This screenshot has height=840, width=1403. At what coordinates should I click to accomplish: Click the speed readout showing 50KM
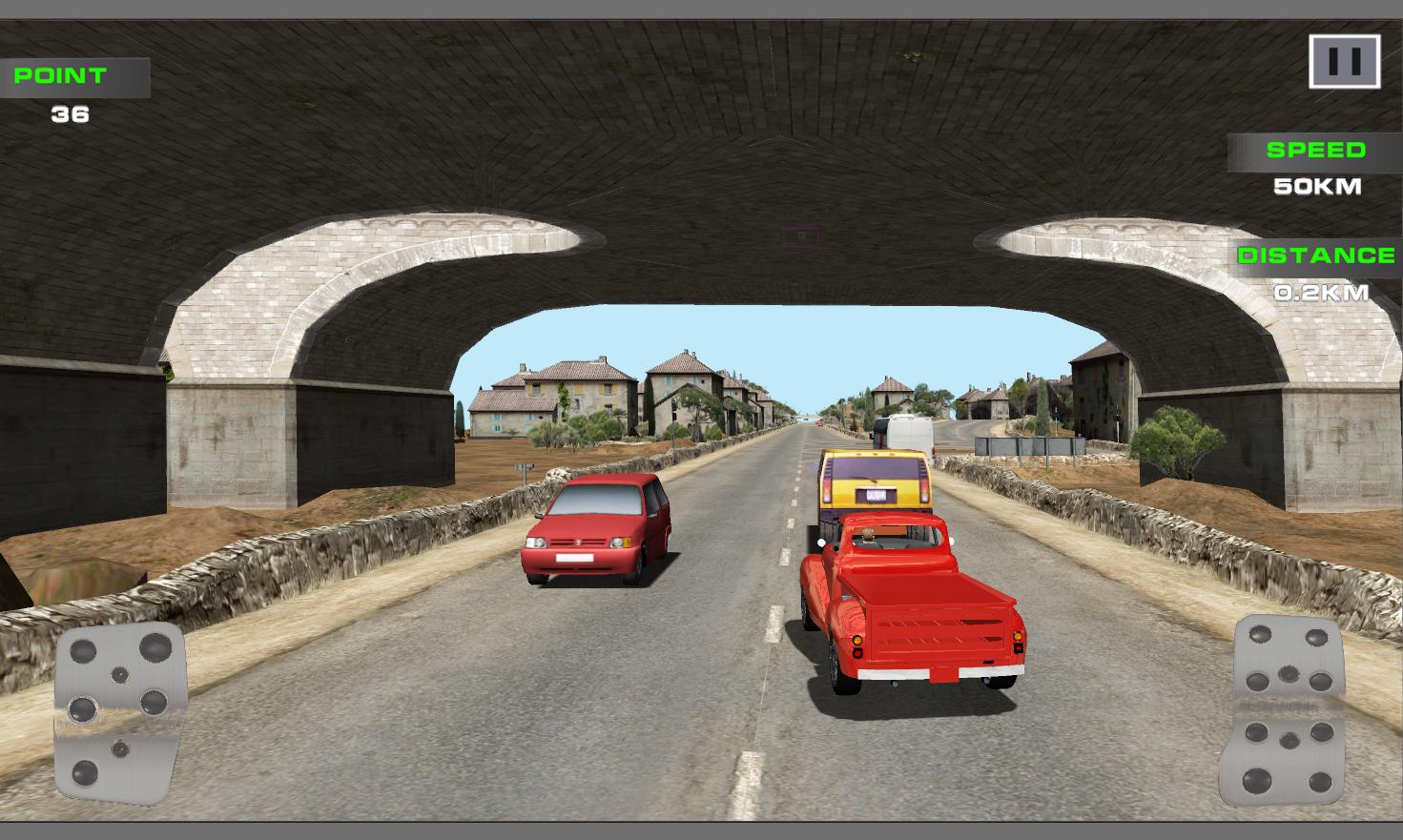tap(1318, 187)
